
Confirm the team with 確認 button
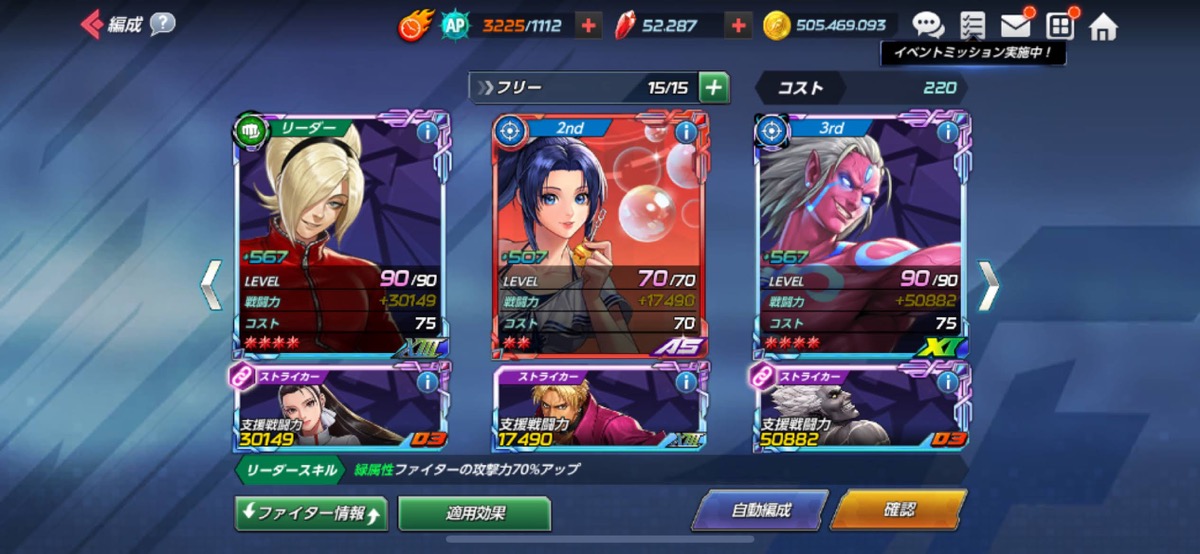coord(898,510)
